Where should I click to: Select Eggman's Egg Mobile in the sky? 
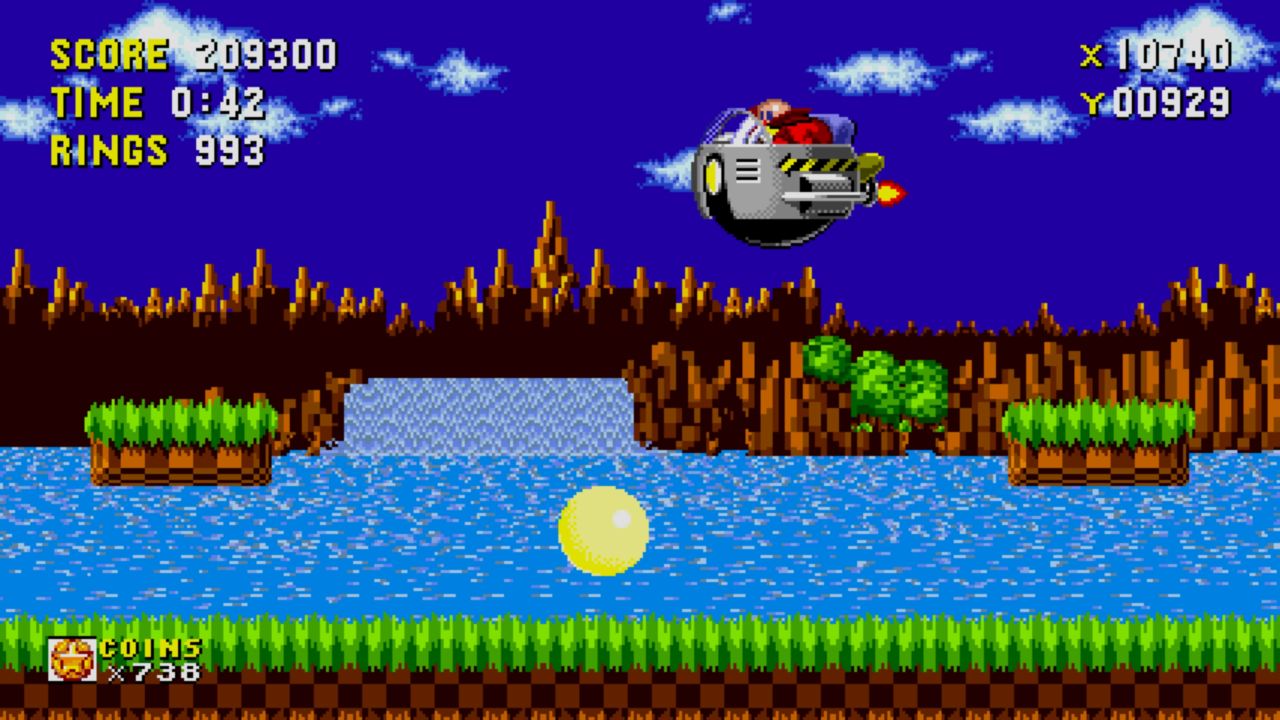(780, 170)
